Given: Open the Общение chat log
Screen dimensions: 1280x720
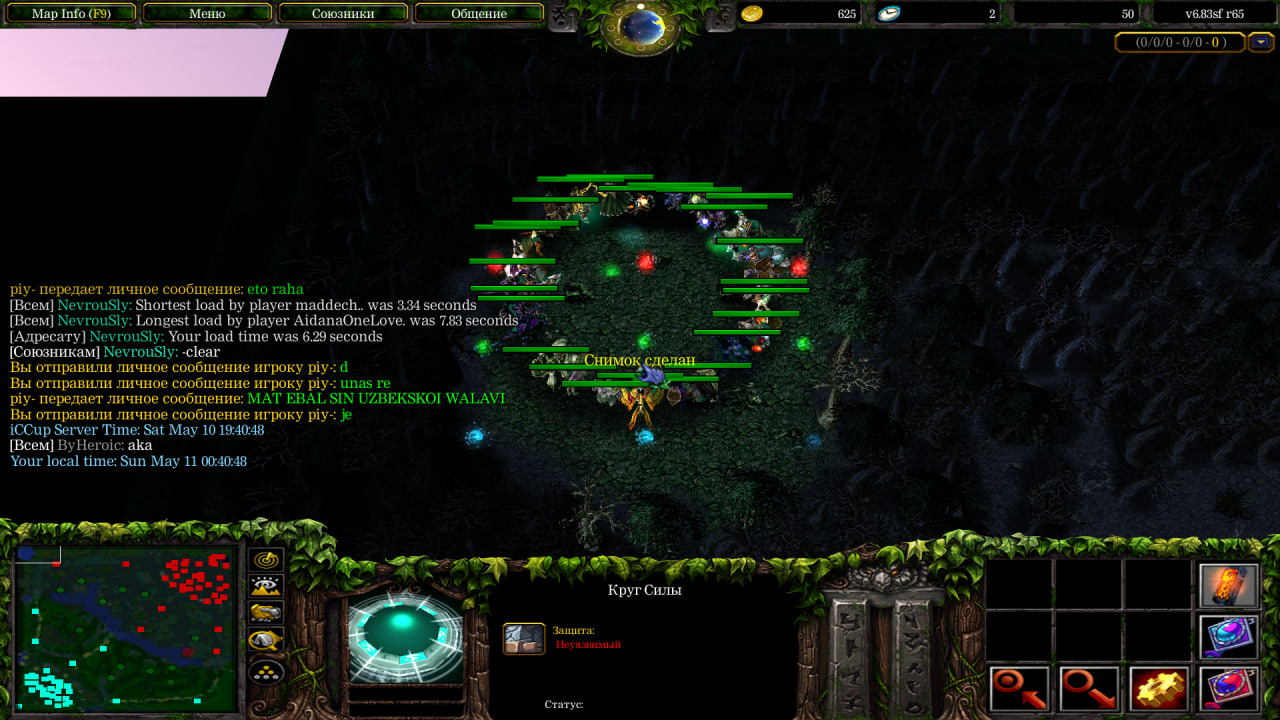Looking at the screenshot, I should [479, 14].
